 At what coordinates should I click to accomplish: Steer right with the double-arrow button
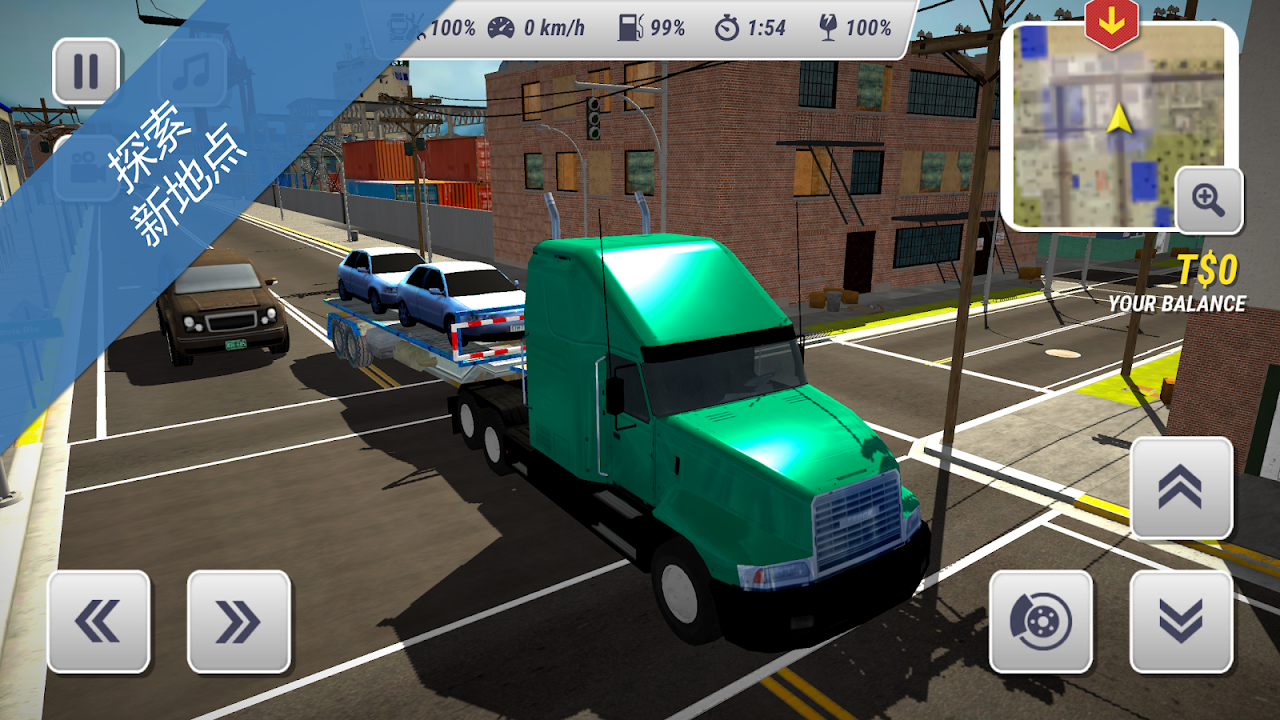[x=238, y=621]
